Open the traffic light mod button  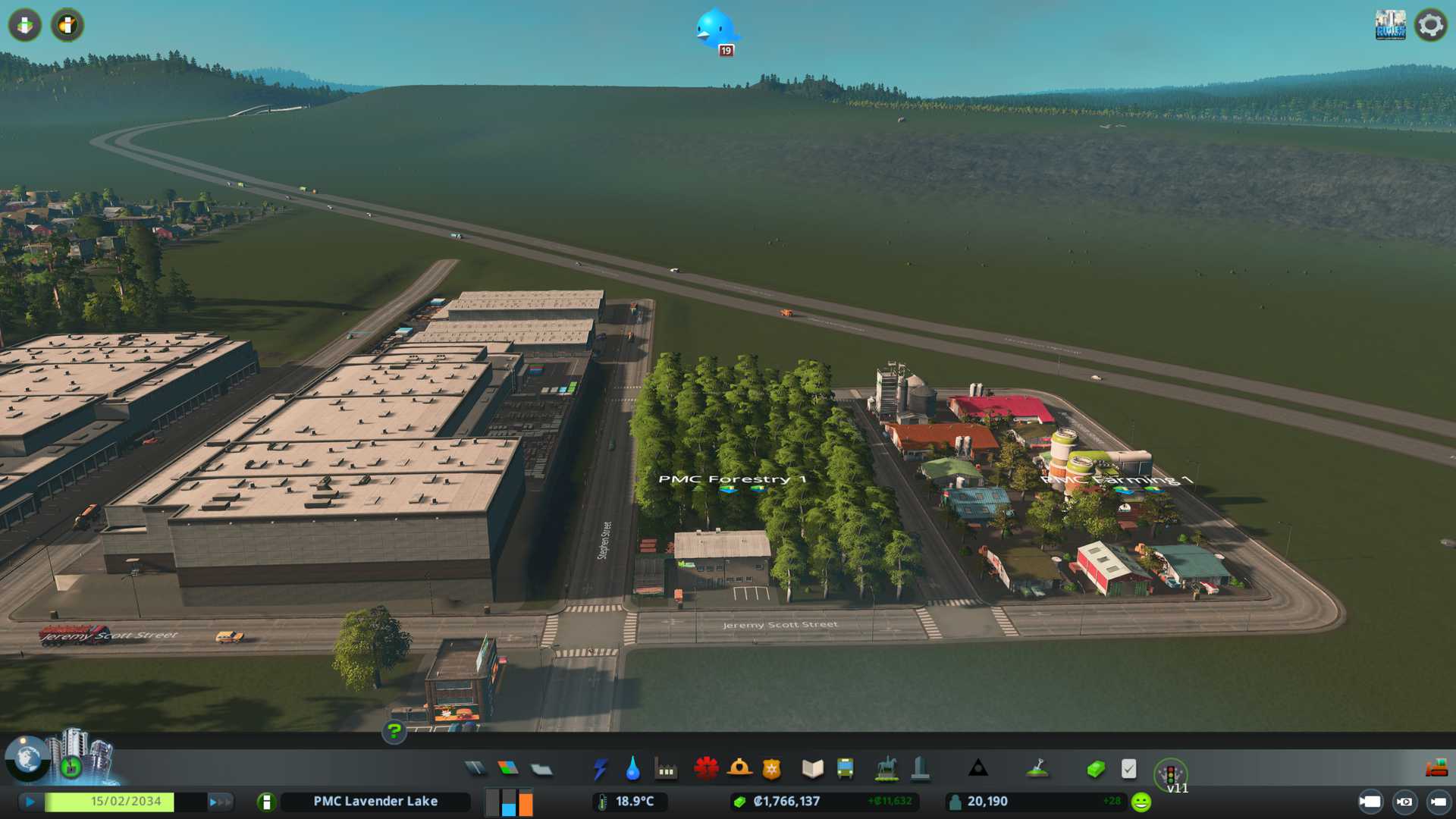tap(1170, 774)
